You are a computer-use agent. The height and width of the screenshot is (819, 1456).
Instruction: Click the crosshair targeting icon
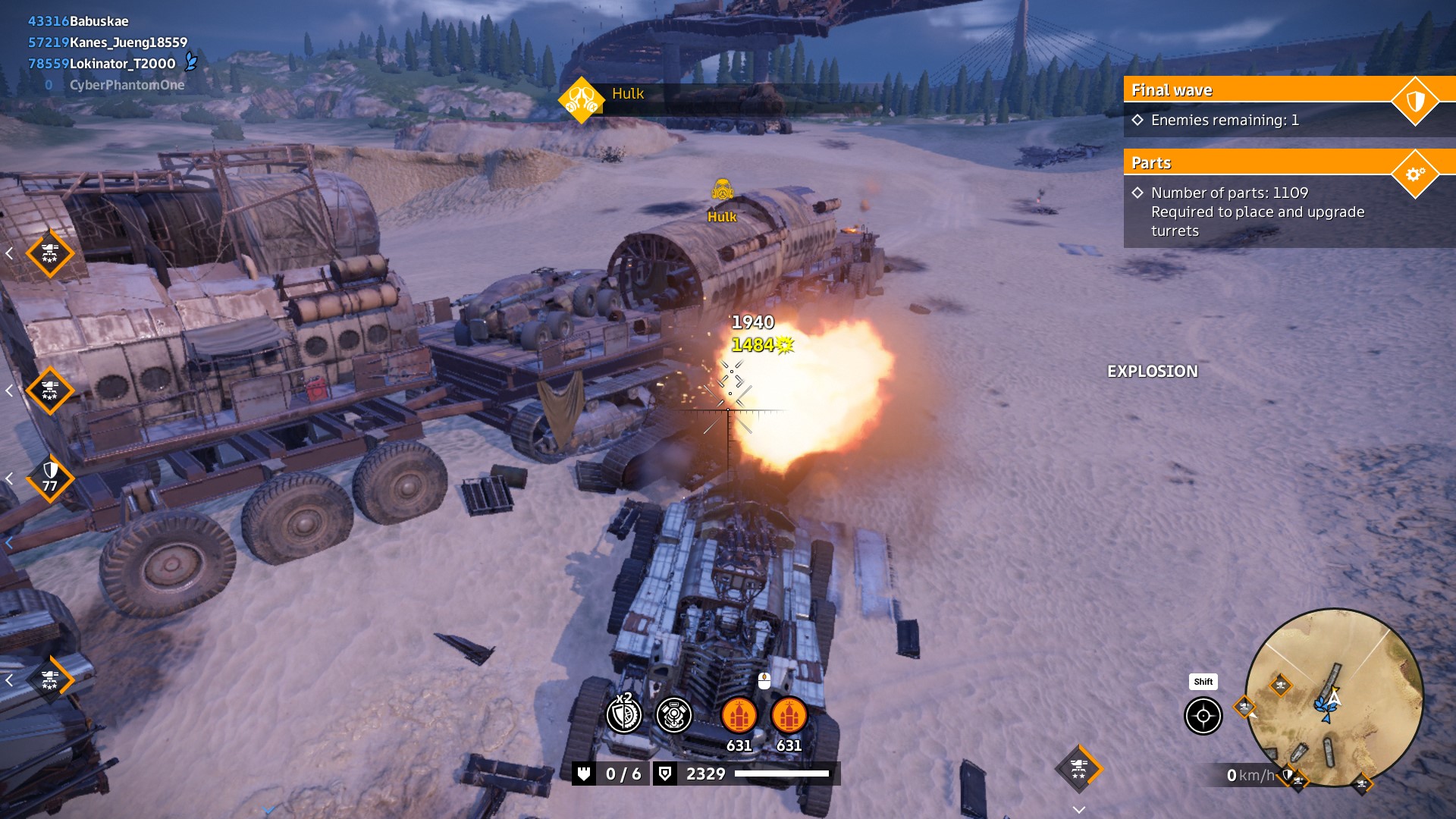pyautogui.click(x=1203, y=716)
